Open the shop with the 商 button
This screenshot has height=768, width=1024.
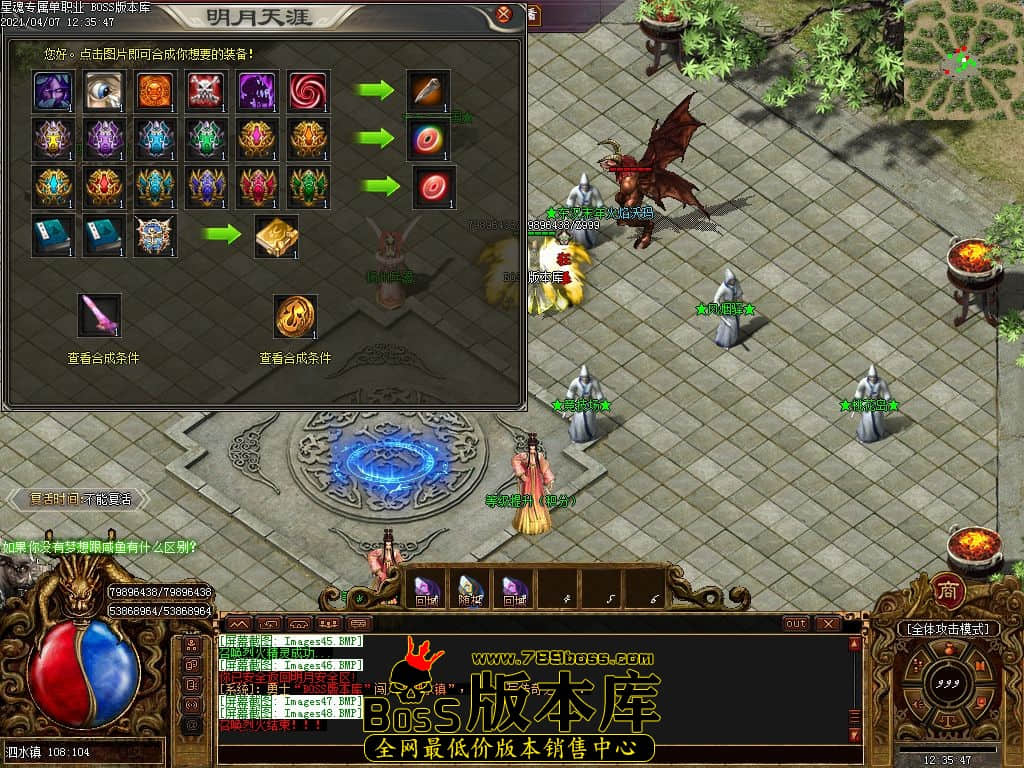tap(947, 591)
